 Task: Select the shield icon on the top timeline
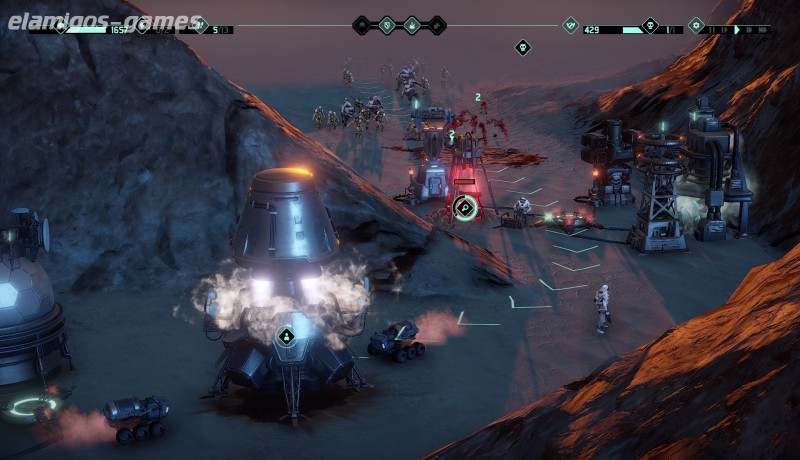click(387, 25)
